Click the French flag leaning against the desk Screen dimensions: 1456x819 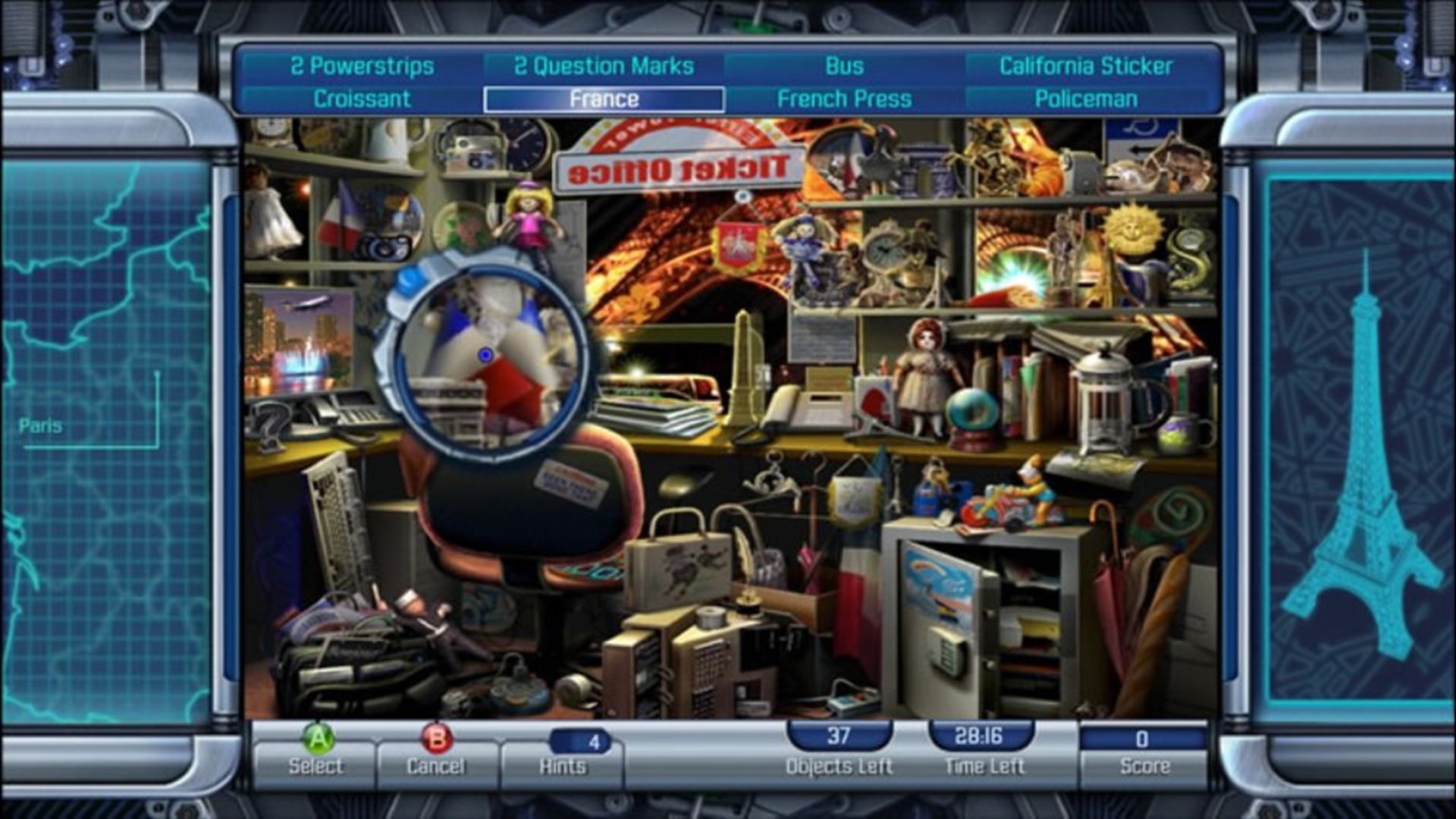pyautogui.click(x=861, y=599)
